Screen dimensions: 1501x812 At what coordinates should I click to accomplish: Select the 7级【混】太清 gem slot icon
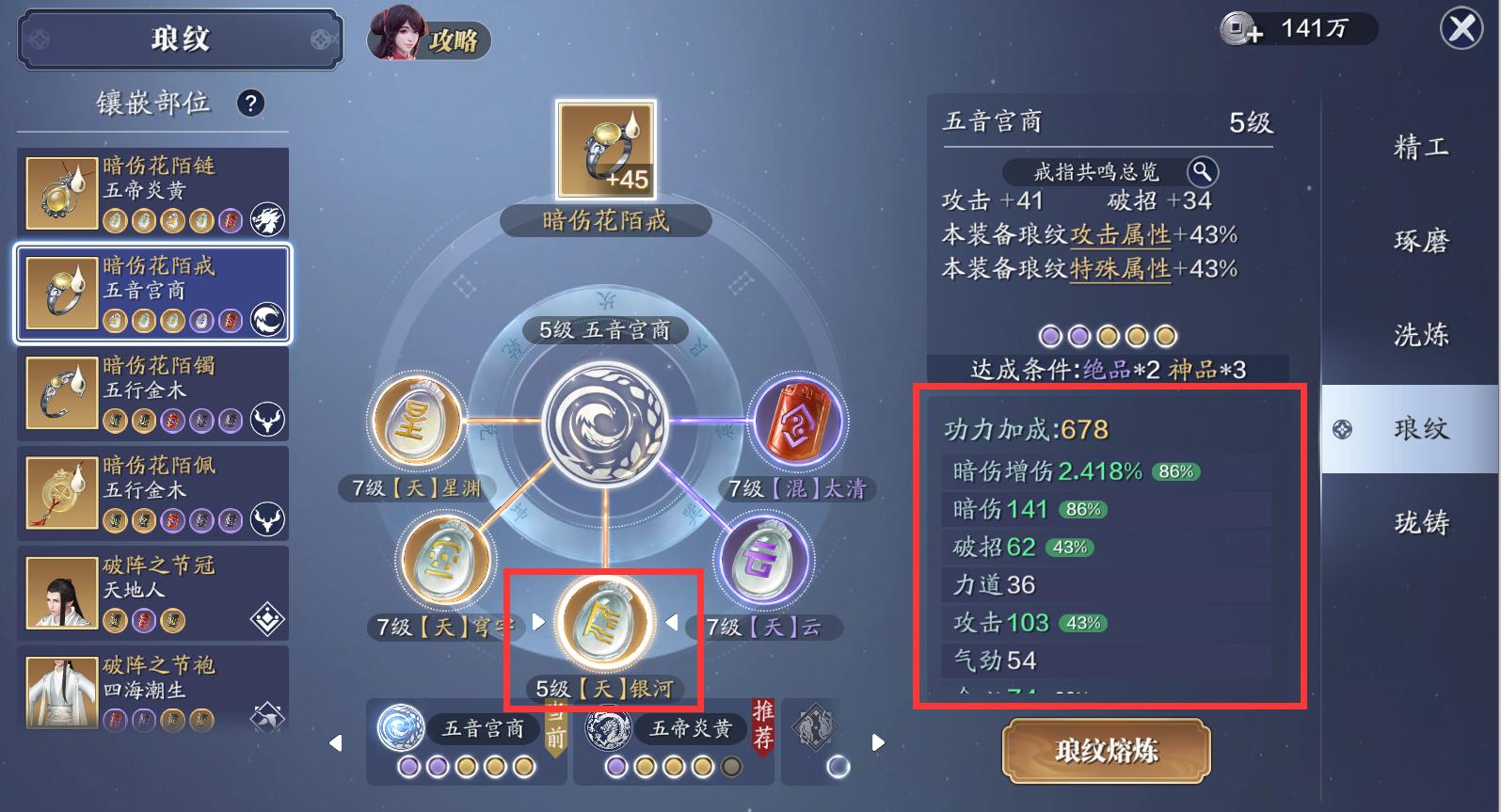pyautogui.click(x=796, y=421)
